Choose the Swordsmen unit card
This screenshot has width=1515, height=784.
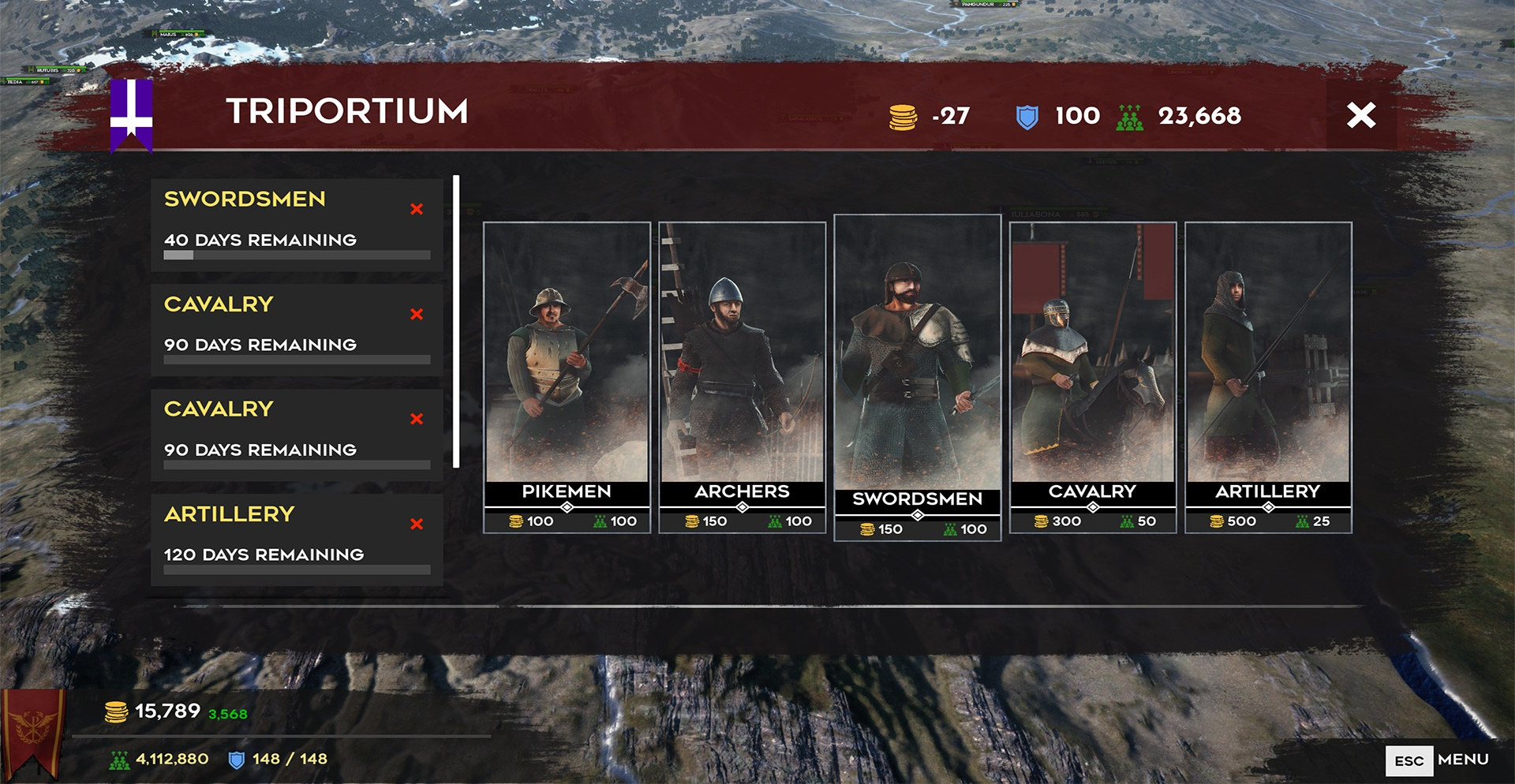[x=917, y=376]
